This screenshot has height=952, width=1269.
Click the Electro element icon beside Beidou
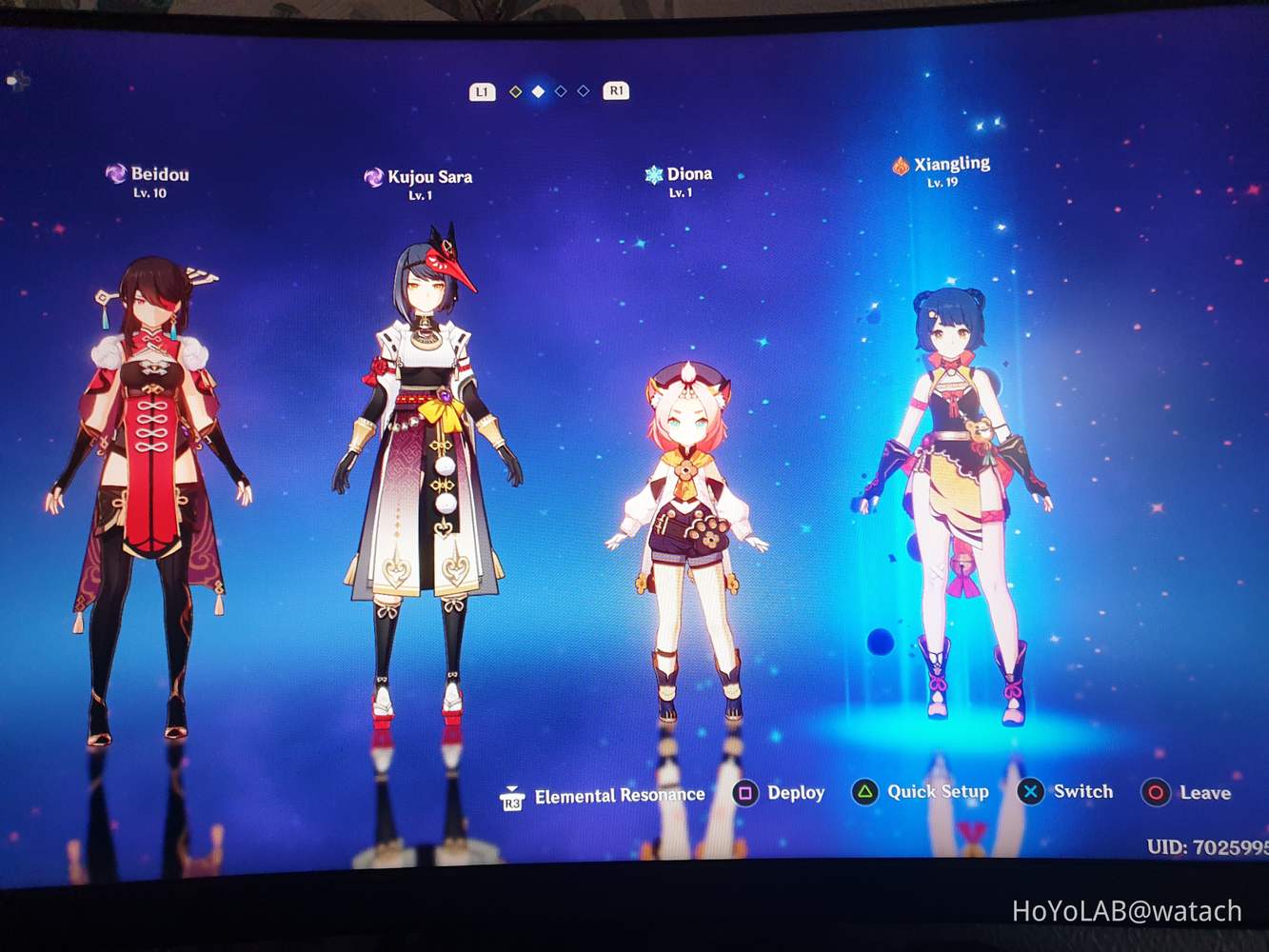[114, 173]
